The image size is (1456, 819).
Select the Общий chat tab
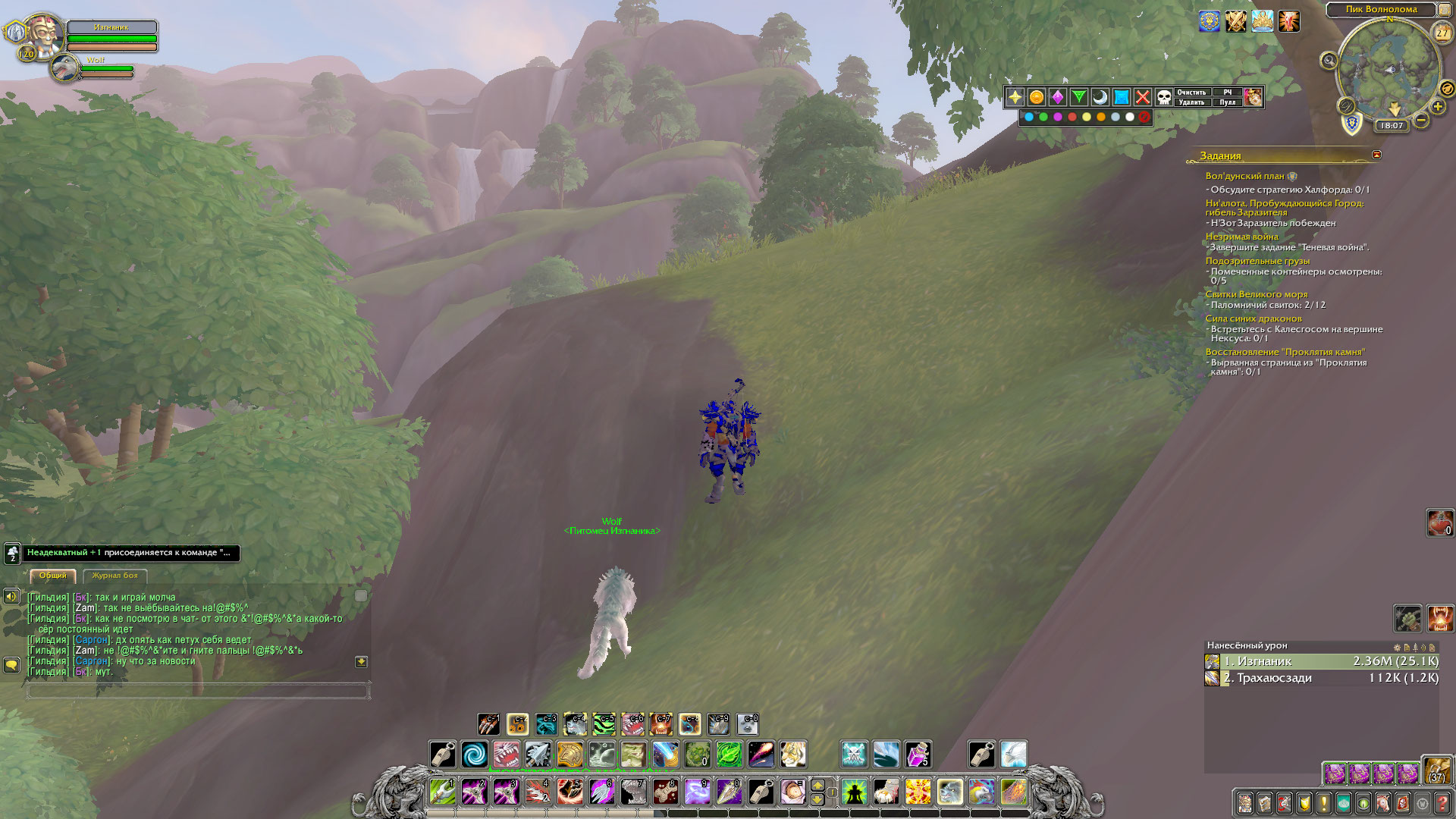pyautogui.click(x=53, y=576)
